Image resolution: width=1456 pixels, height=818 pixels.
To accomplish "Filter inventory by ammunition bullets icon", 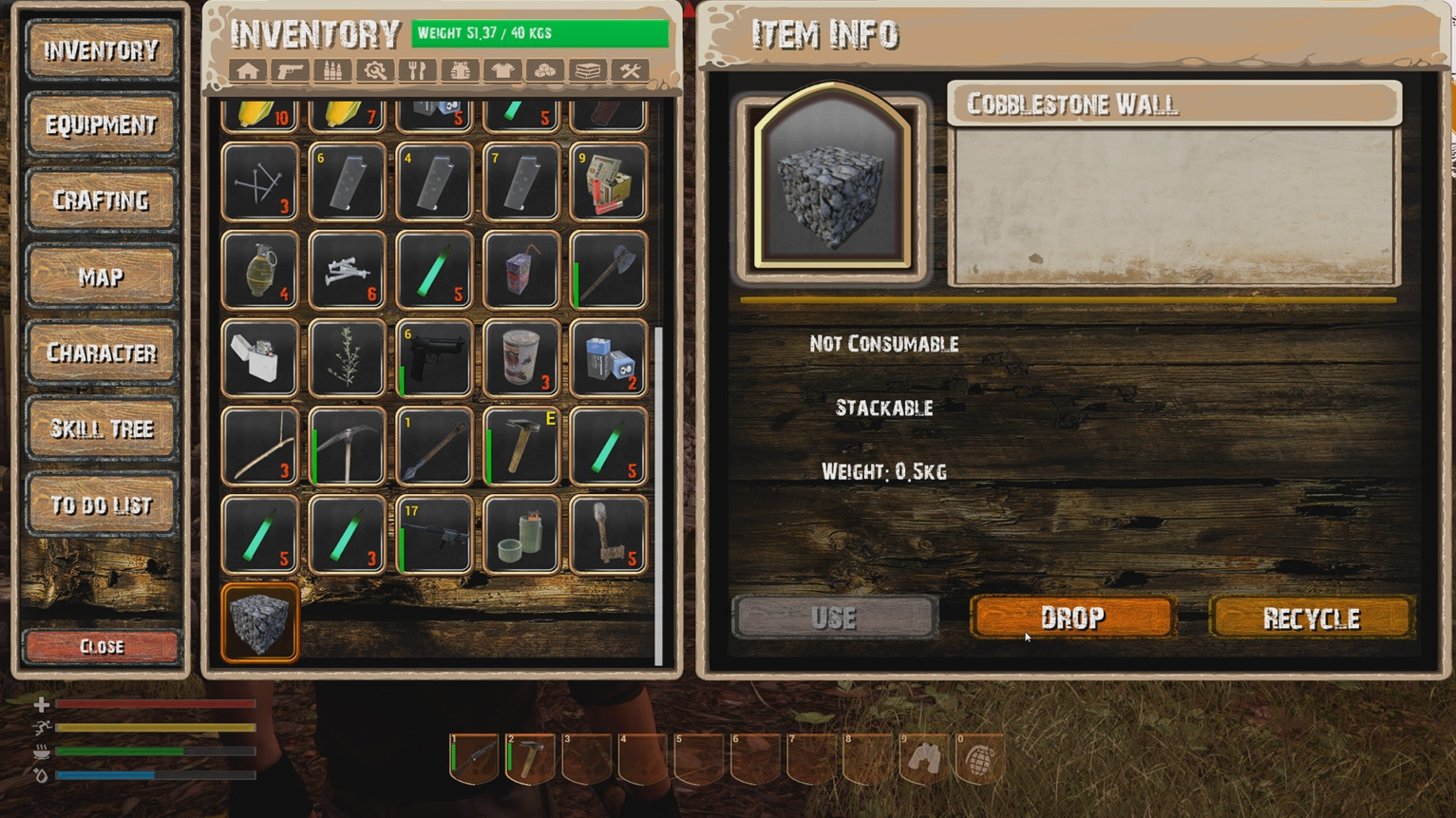I will pyautogui.click(x=332, y=70).
